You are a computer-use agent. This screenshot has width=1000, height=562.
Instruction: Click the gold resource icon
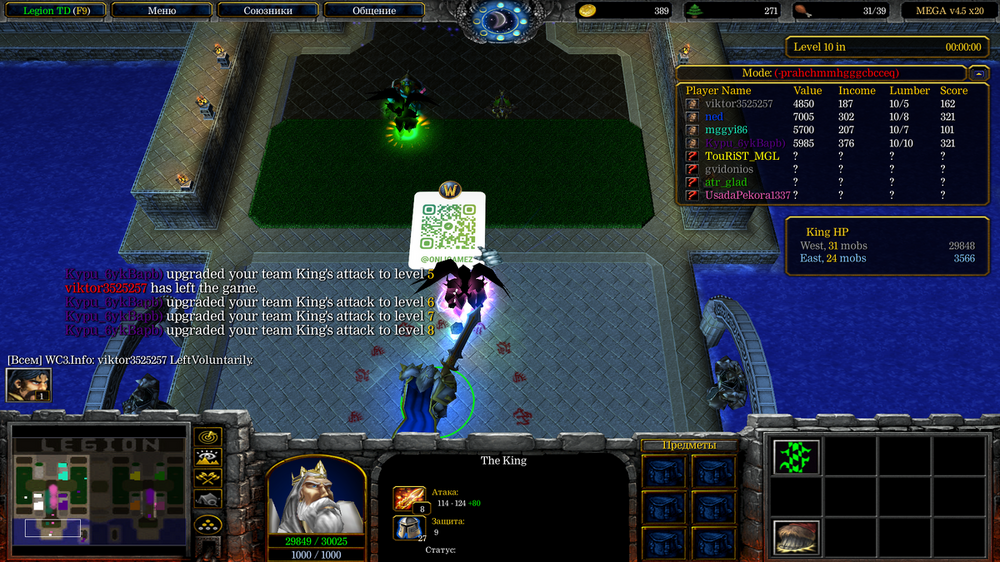tap(588, 11)
